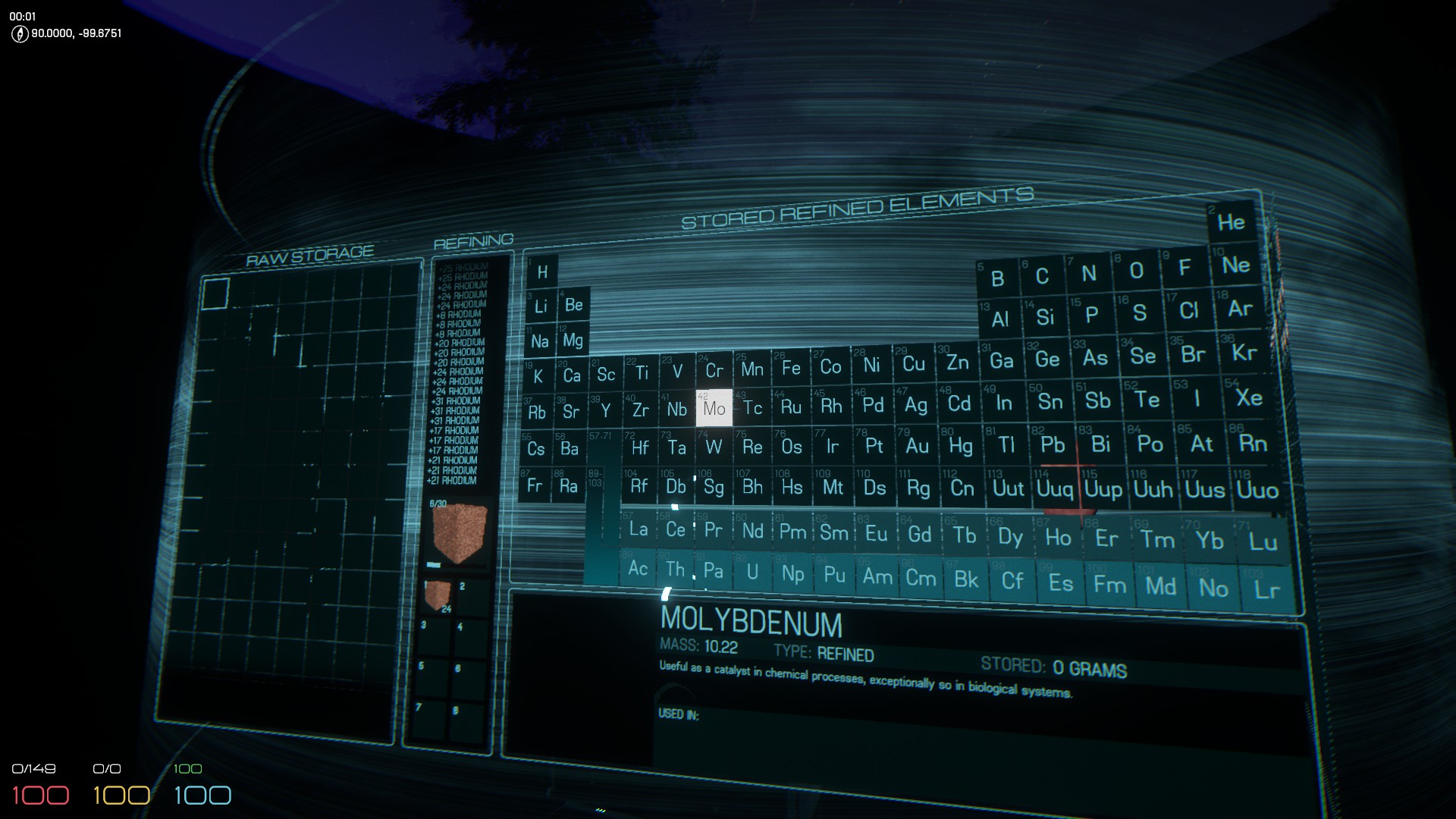
Task: Click the REFINING panel title
Action: coord(474,239)
